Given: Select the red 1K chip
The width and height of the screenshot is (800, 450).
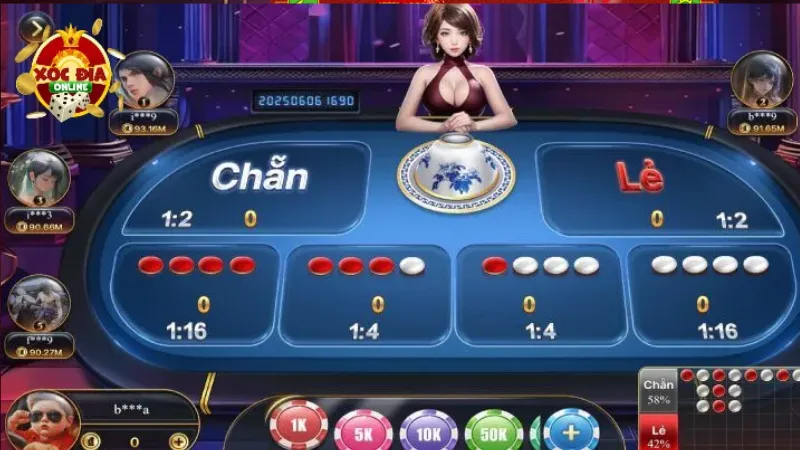Looking at the screenshot, I should point(299,426).
